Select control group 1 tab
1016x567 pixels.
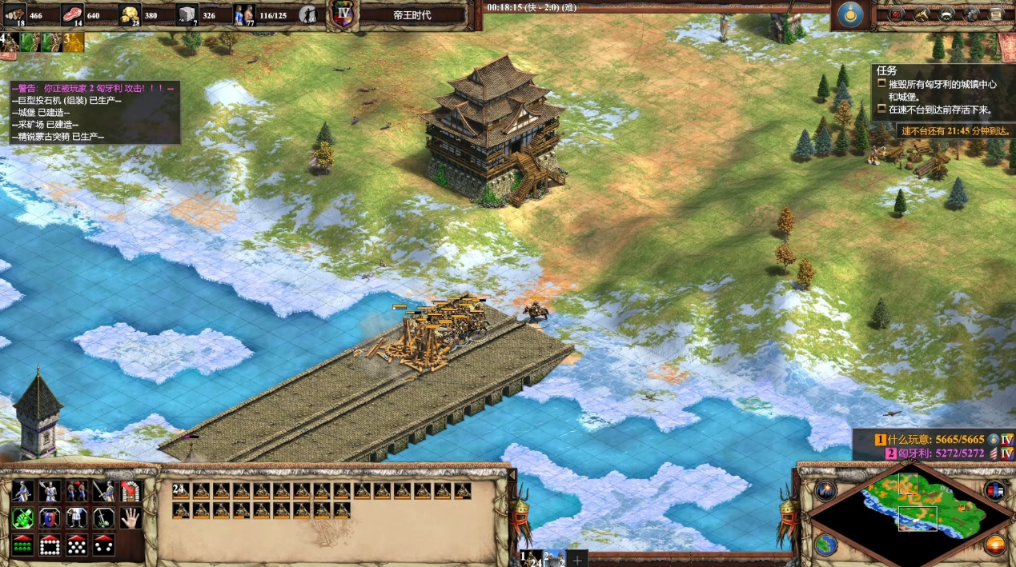click(x=531, y=556)
